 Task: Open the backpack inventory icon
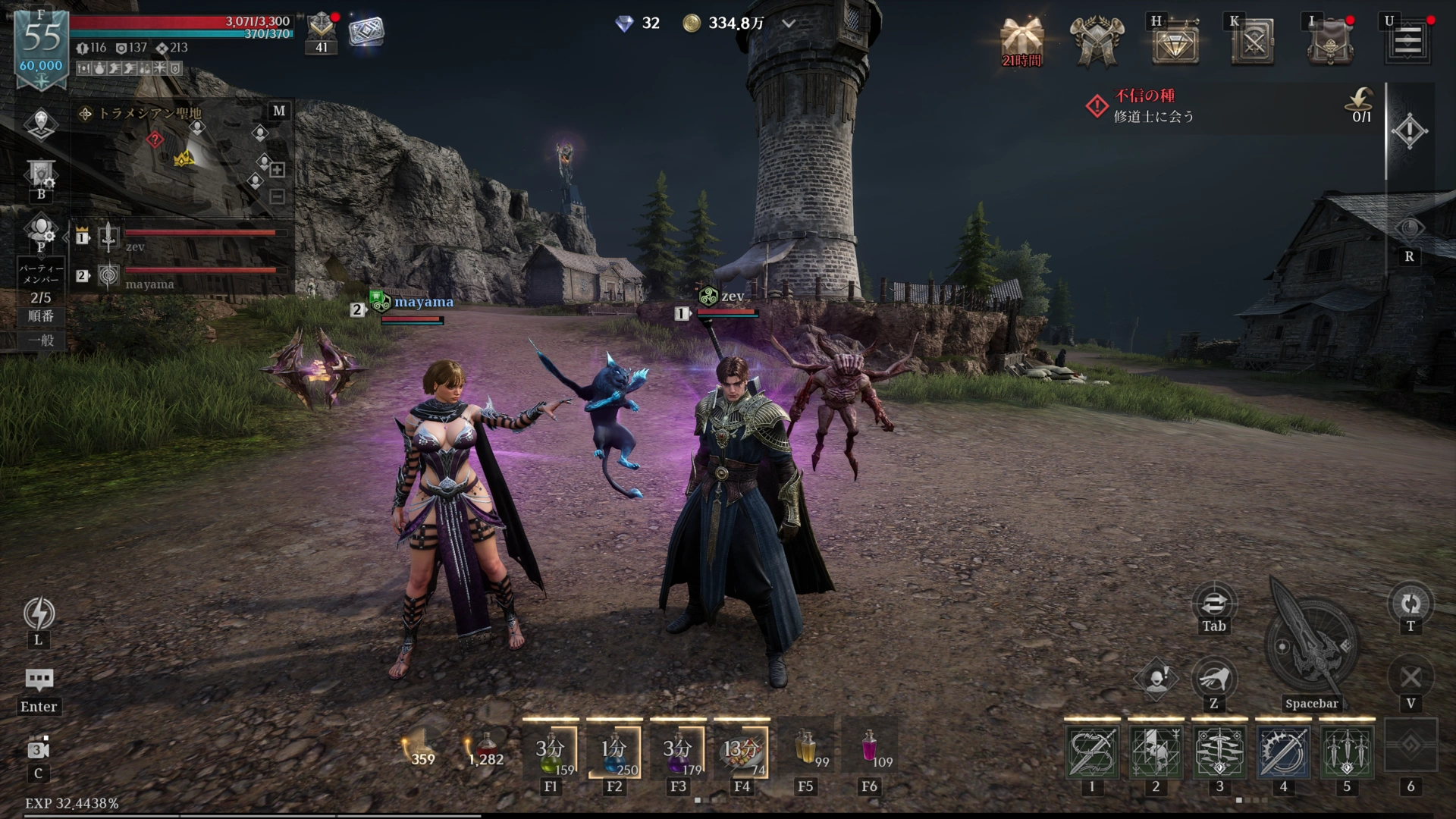pos(1329,42)
